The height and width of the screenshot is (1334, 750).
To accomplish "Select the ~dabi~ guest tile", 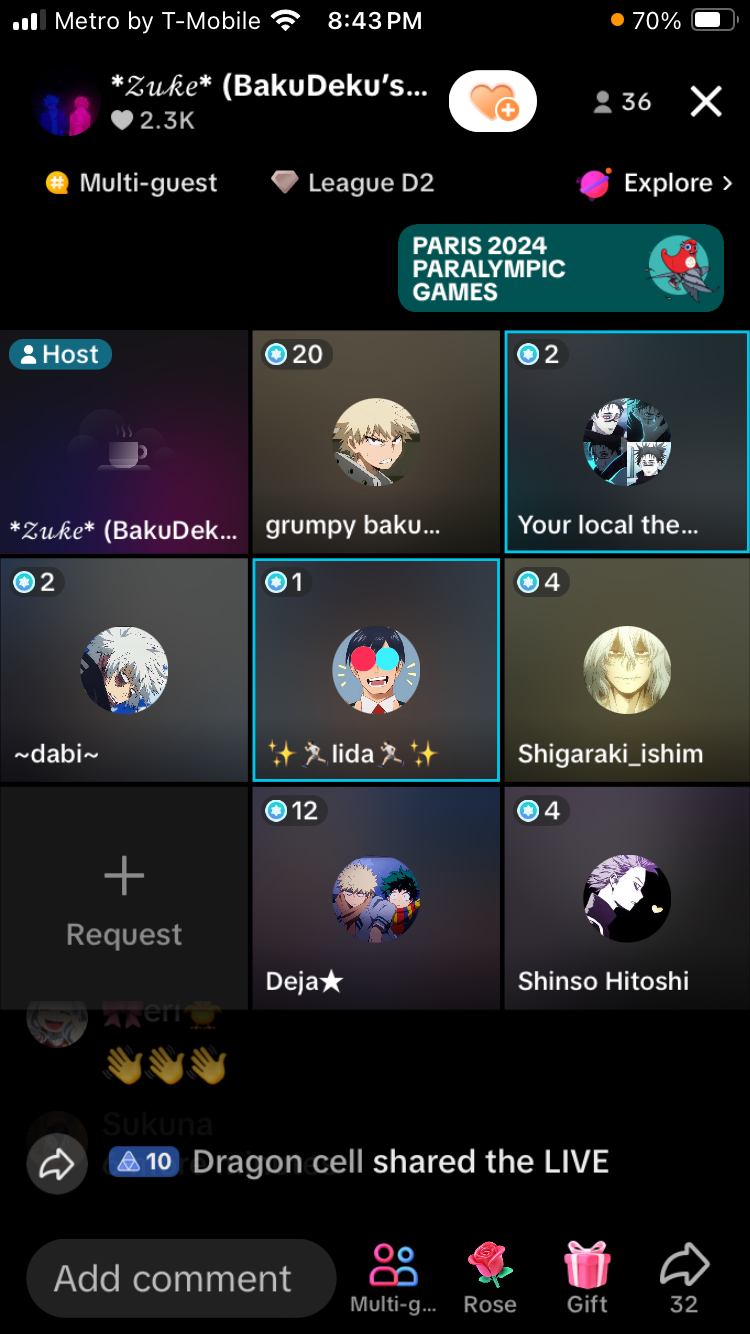I will (124, 670).
